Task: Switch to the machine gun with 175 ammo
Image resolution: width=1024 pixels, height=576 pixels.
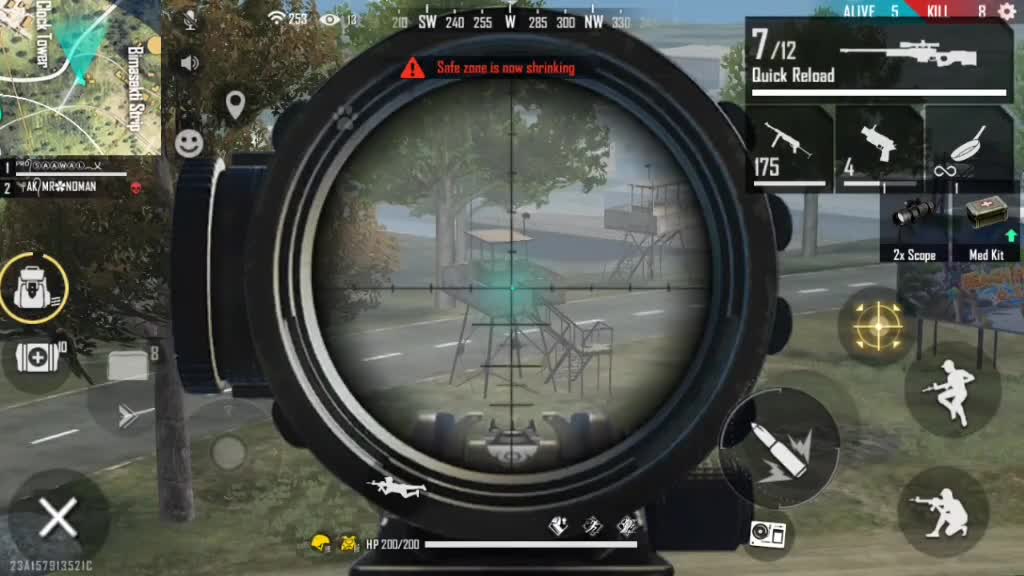Action: pos(790,148)
